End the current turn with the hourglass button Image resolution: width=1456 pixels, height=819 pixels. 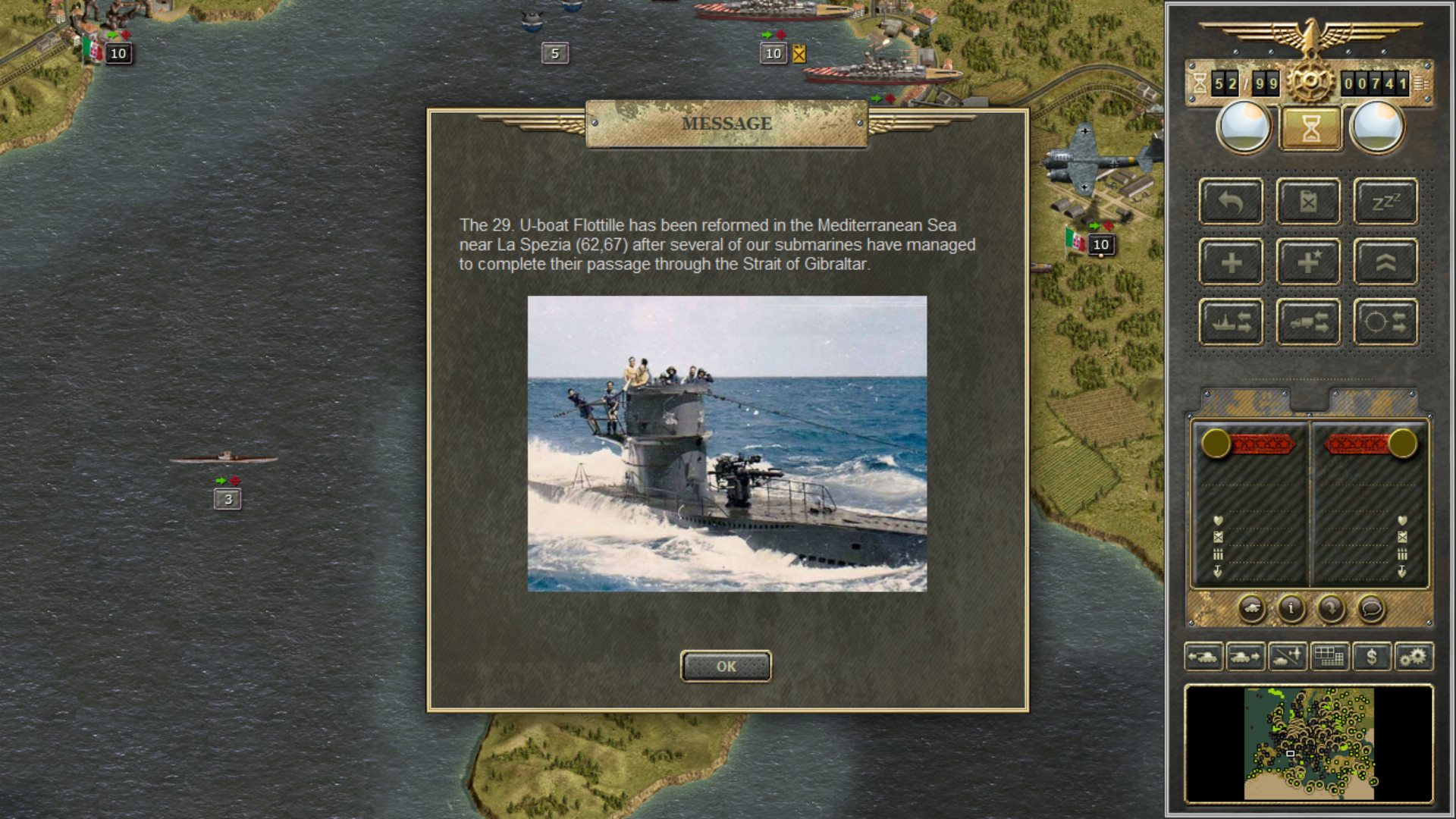[x=1310, y=127]
